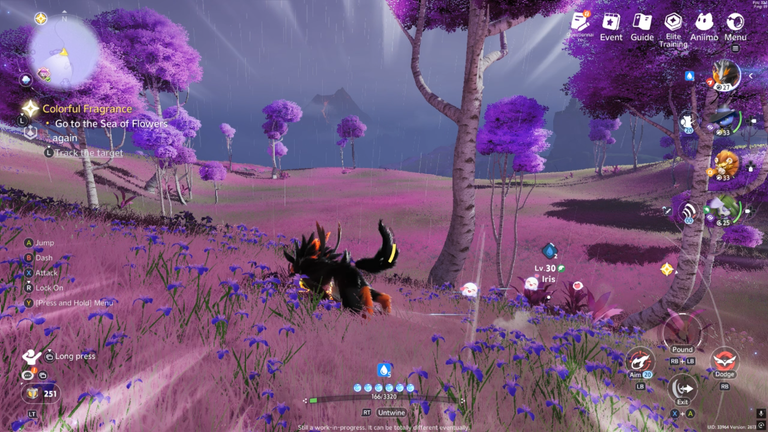Click the Exit transformation button
This screenshot has height=432, width=768.
(x=683, y=387)
